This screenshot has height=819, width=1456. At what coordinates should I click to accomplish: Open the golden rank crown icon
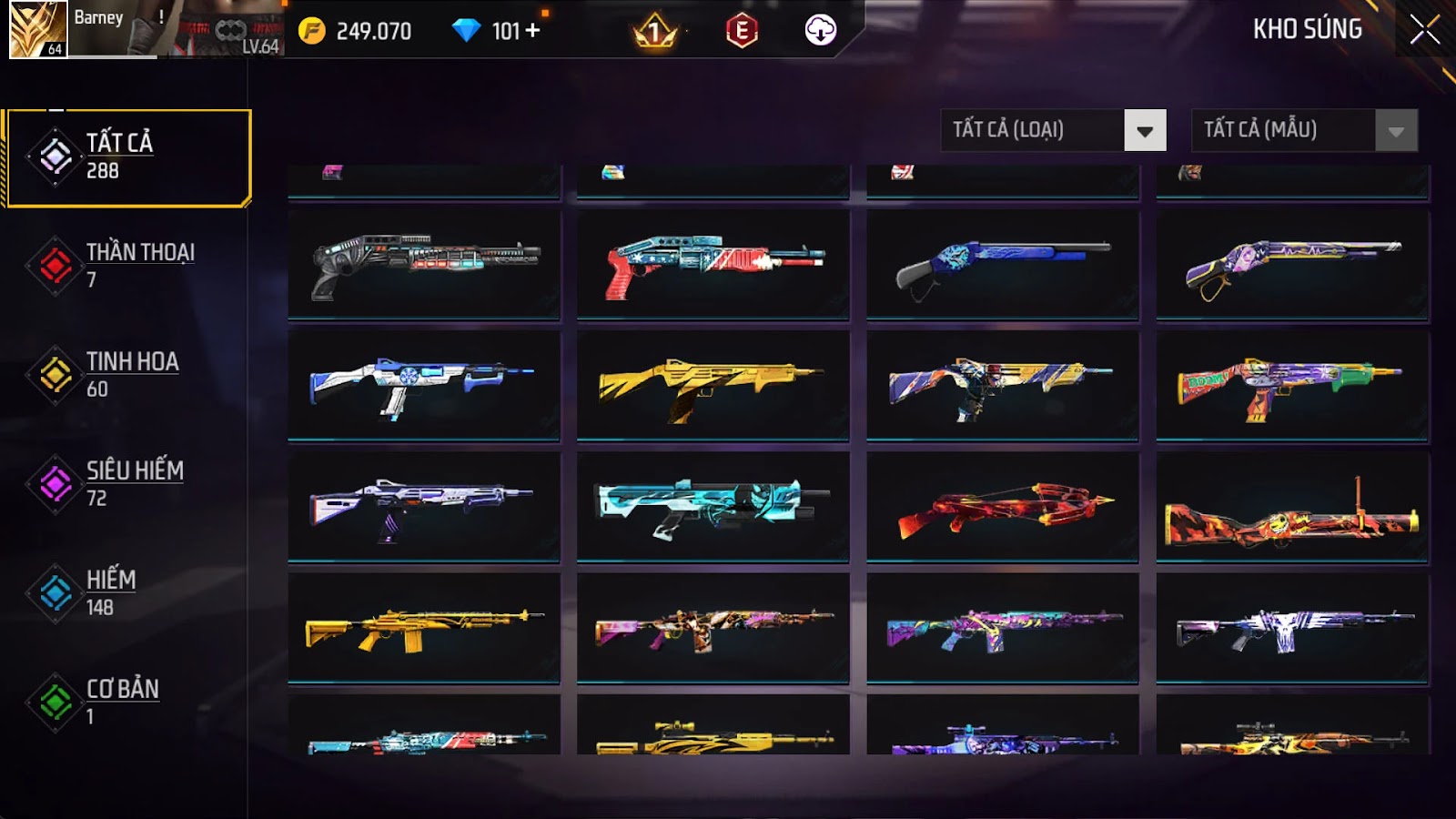pos(654,33)
